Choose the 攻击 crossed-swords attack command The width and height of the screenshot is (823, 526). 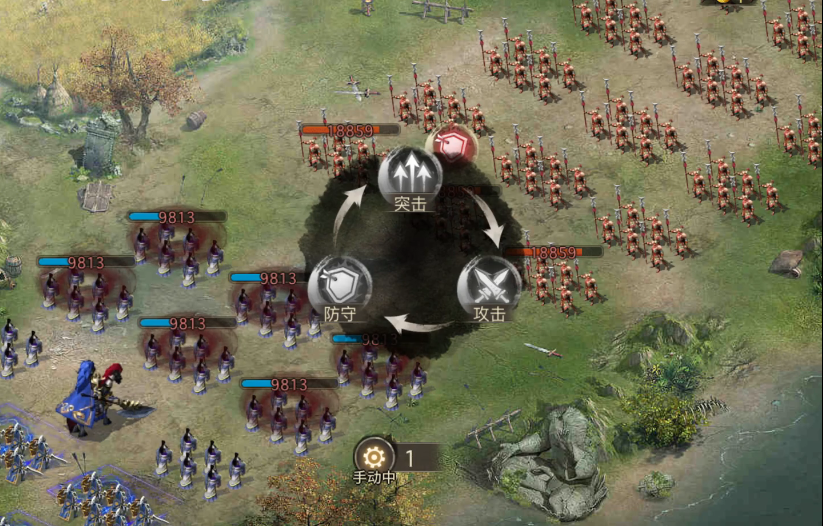[x=489, y=283]
